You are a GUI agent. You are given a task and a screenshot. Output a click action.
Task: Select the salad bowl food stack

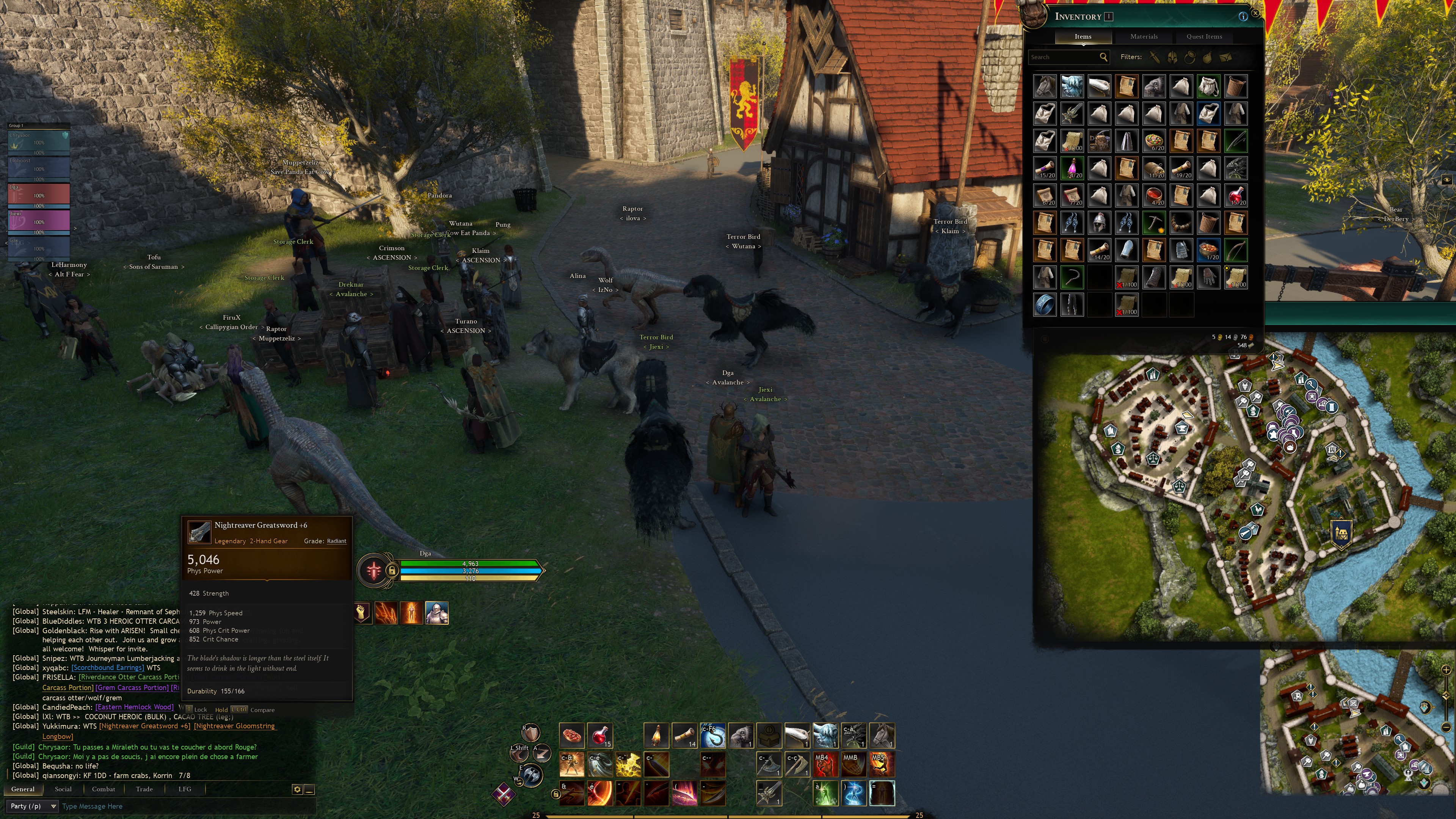point(1153,141)
